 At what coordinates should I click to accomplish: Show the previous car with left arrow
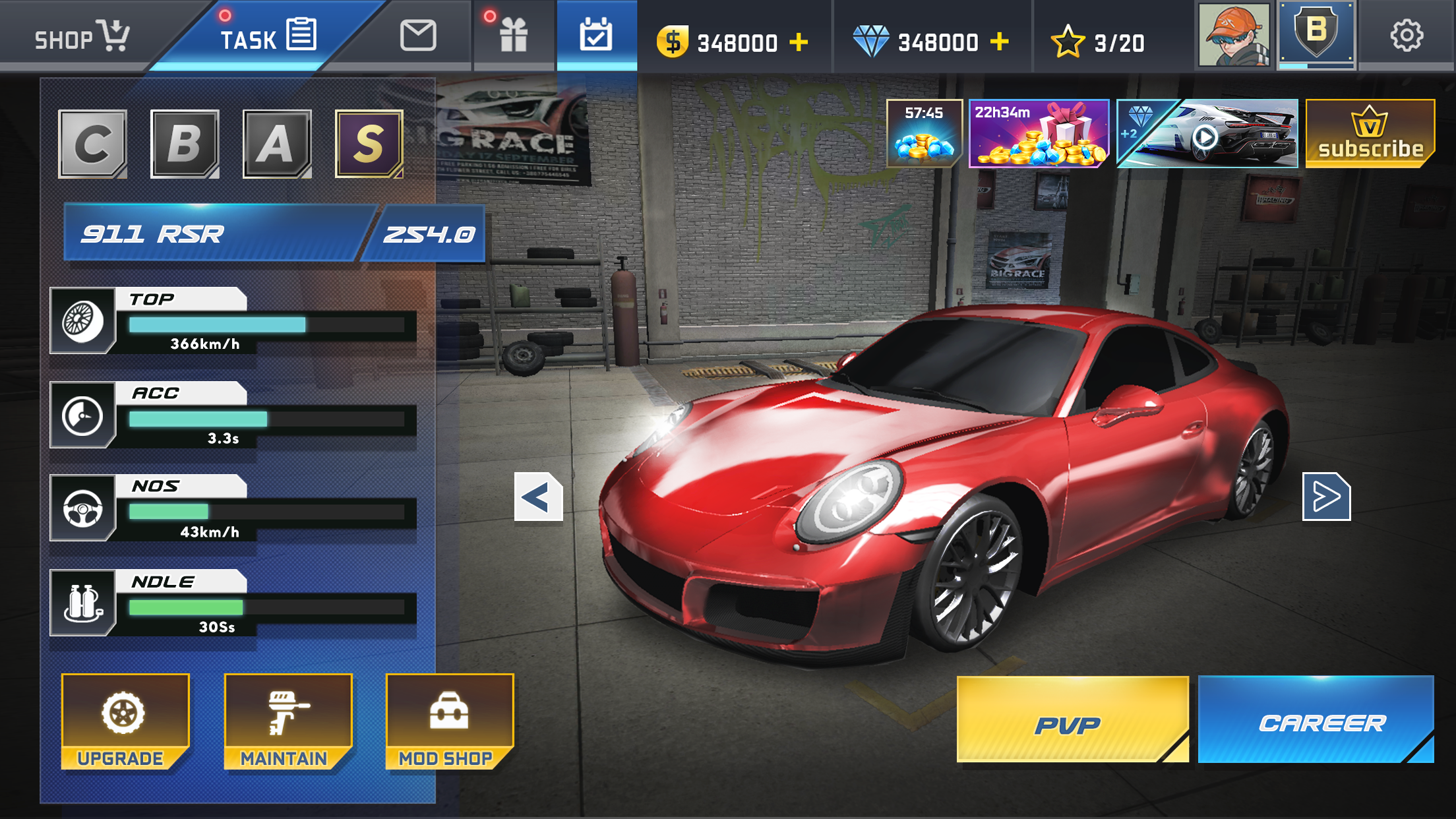point(538,497)
